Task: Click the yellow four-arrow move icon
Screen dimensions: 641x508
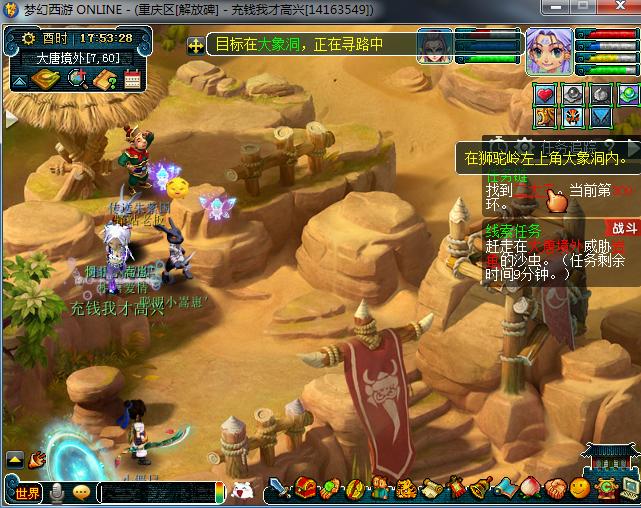Action: click(x=195, y=45)
